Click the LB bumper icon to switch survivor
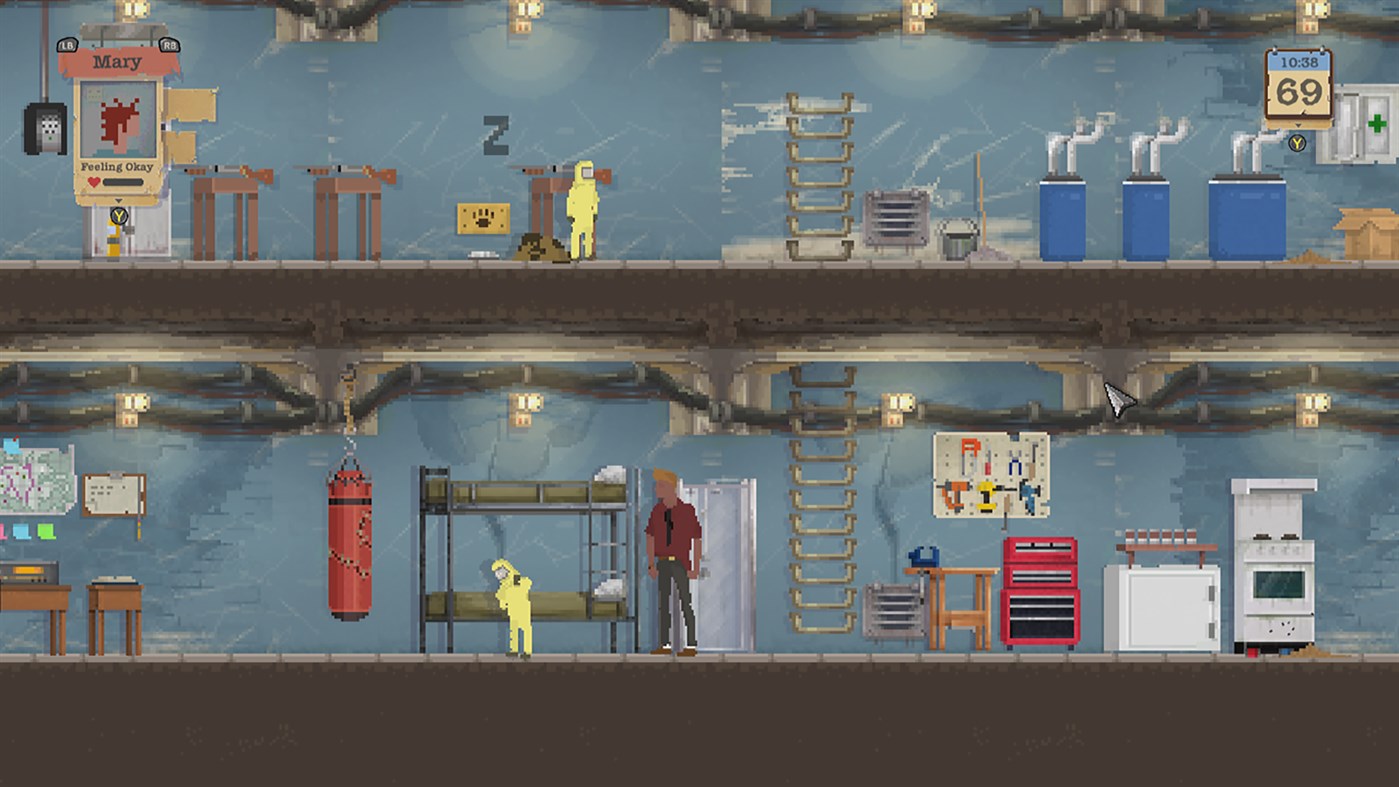Viewport: 1399px width, 787px height. tap(67, 45)
